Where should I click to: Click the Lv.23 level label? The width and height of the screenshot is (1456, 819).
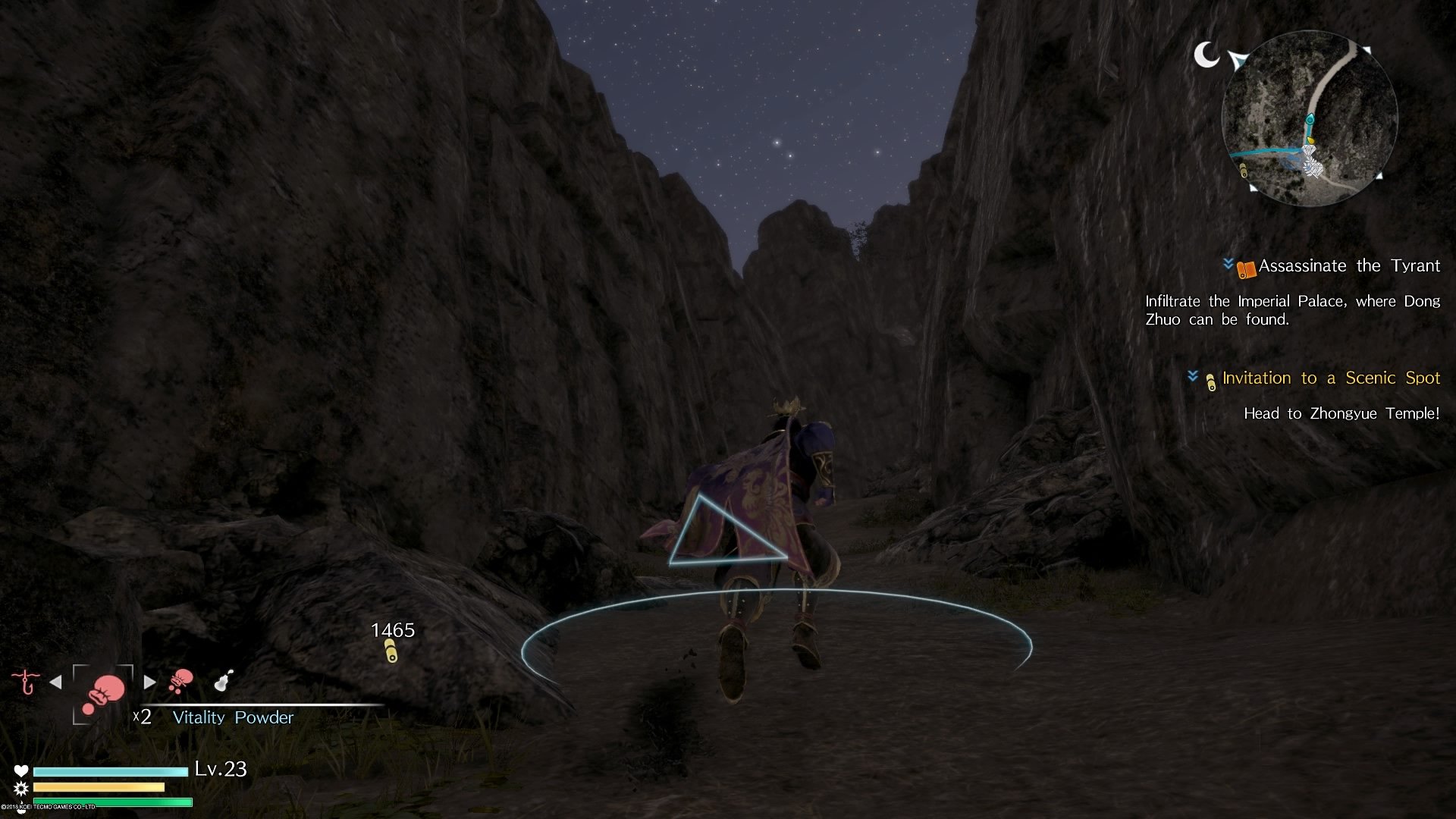click(220, 769)
